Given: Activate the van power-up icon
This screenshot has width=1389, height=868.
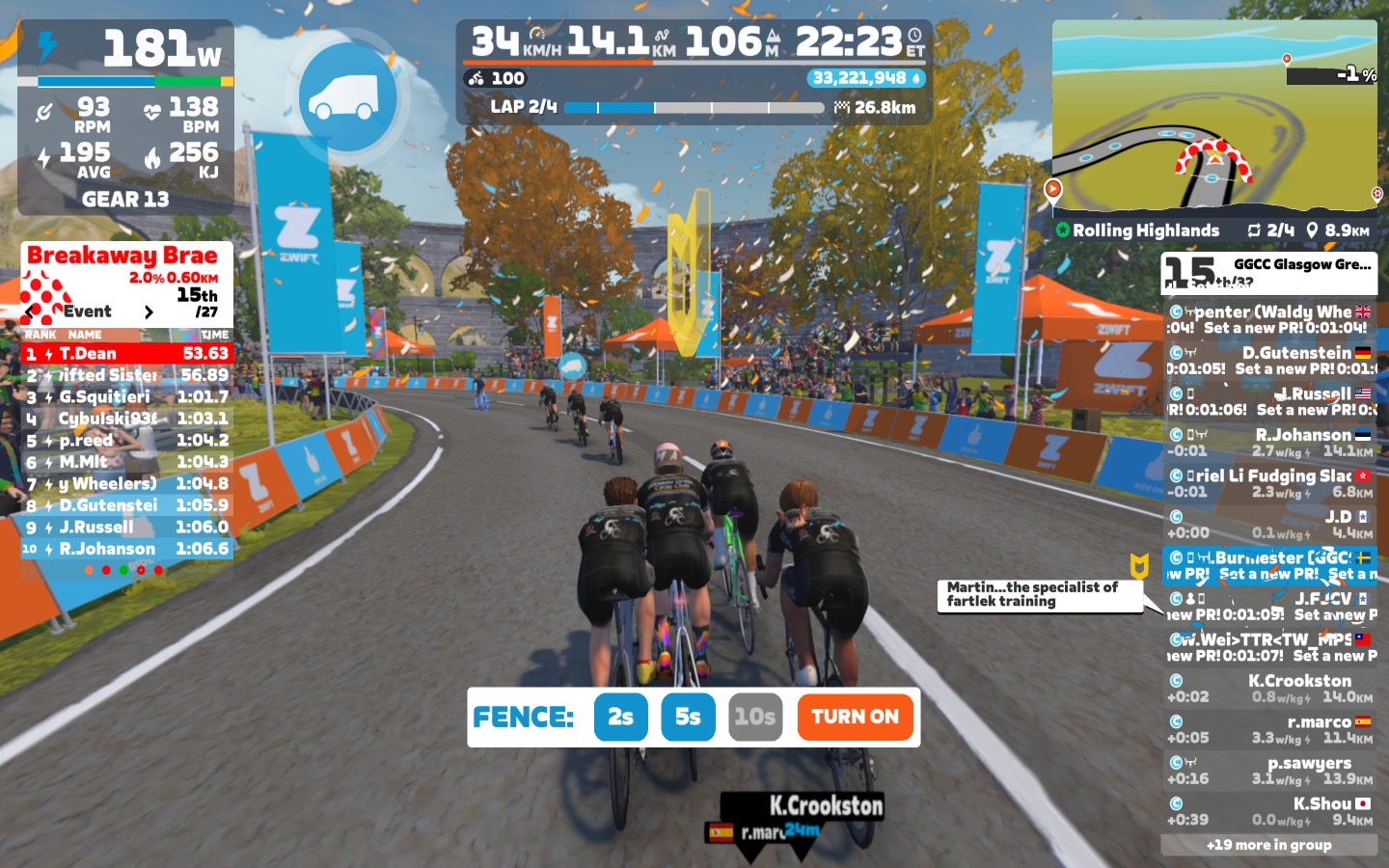Looking at the screenshot, I should 347,96.
